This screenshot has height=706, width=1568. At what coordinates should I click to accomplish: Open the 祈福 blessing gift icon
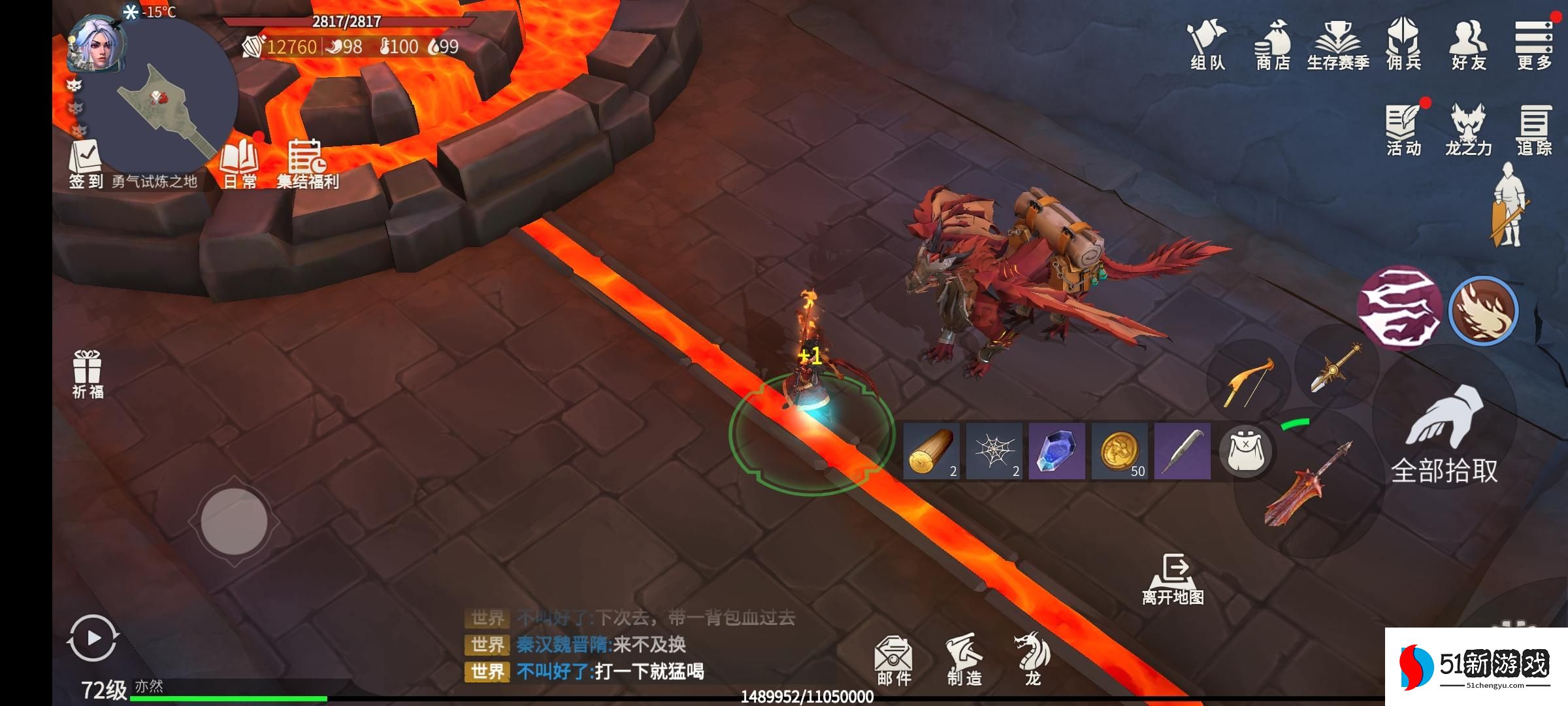tap(88, 374)
